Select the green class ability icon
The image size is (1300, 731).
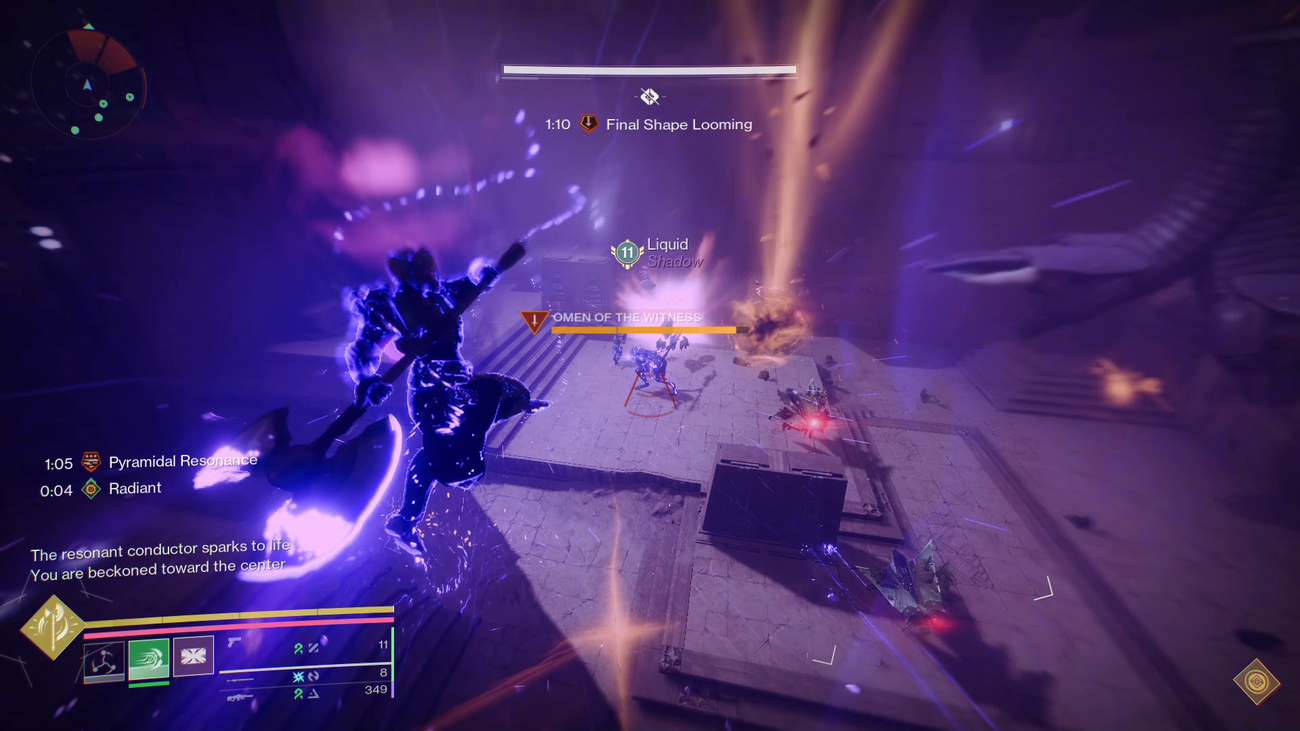pyautogui.click(x=149, y=658)
